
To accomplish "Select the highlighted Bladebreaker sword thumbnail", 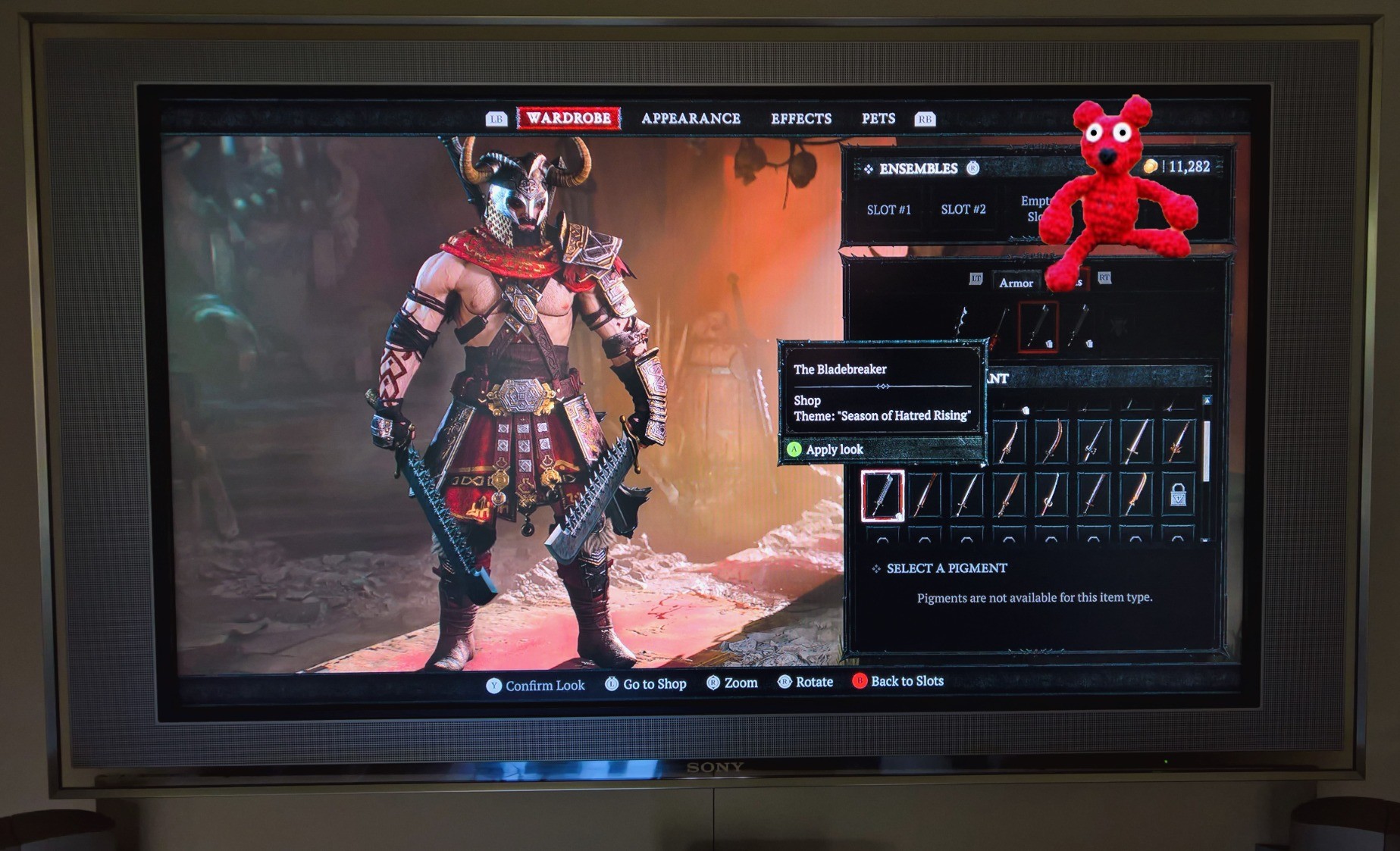I will click(x=882, y=496).
